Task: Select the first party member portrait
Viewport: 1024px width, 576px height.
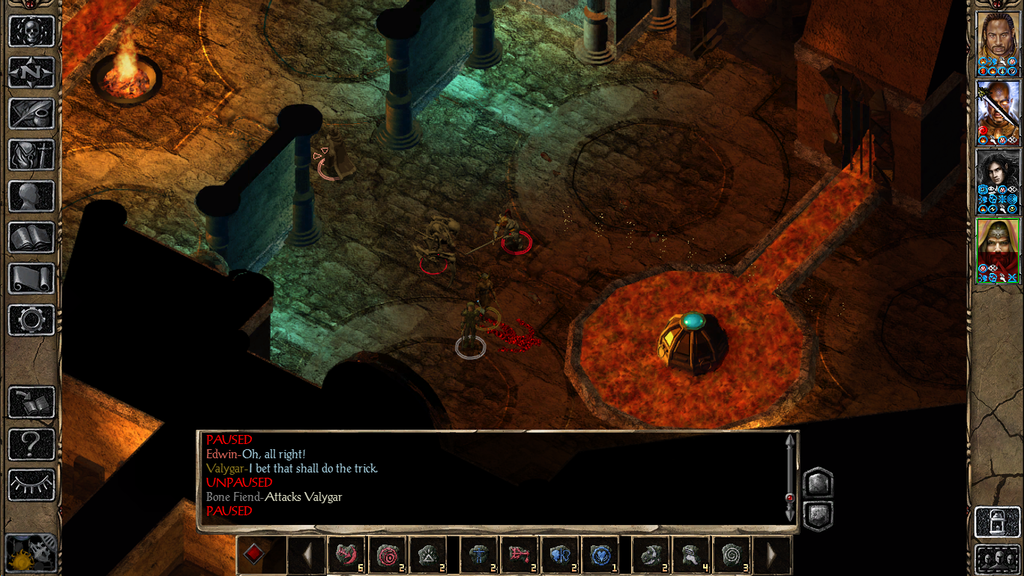Action: pos(997,41)
